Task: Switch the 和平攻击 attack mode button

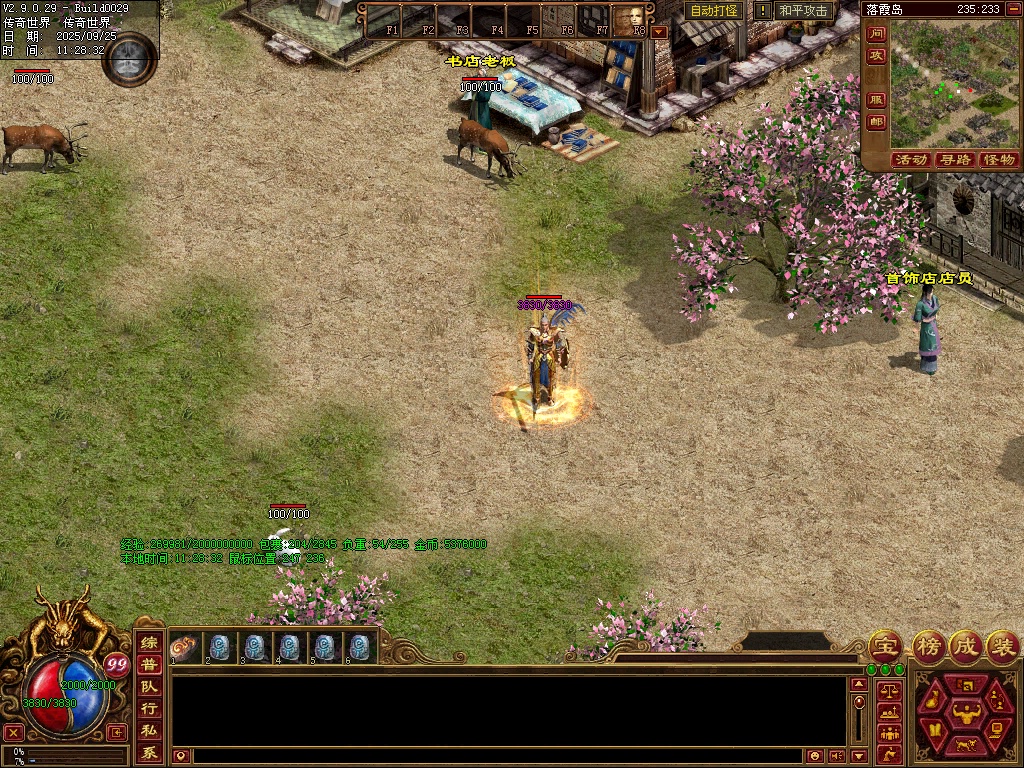Action: [803, 11]
